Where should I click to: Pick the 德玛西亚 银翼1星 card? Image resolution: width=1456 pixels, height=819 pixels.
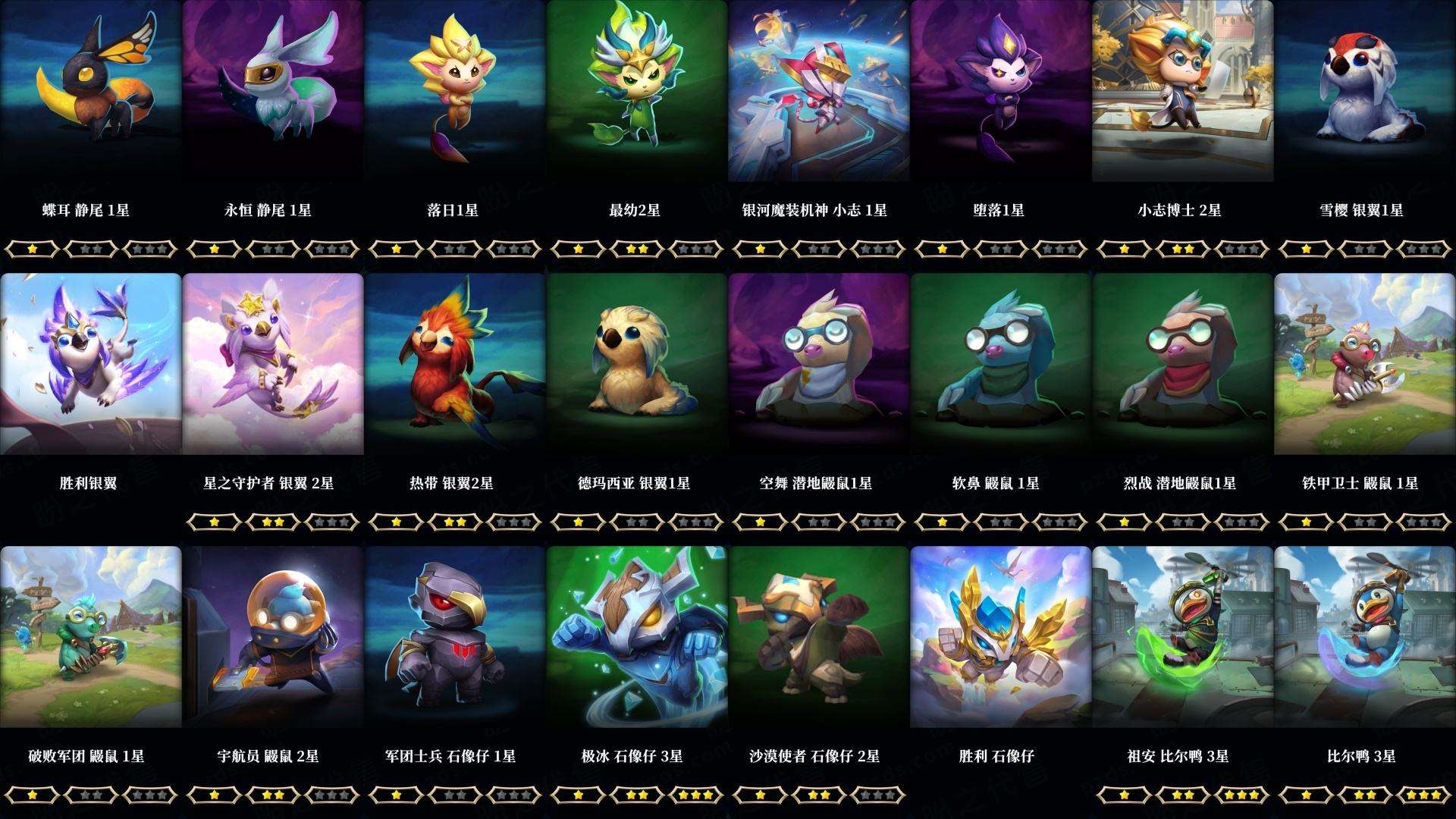point(637,364)
